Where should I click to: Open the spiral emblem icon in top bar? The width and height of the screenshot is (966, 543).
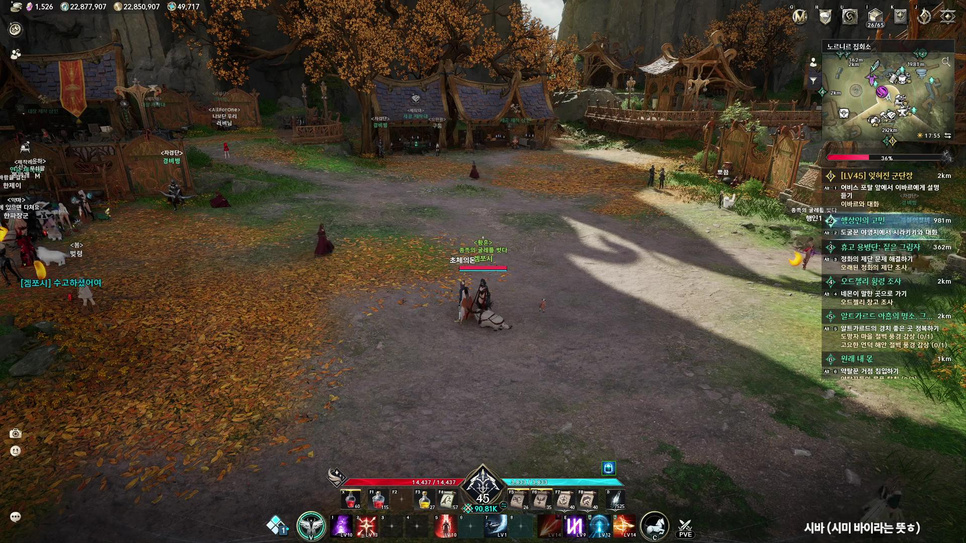click(849, 16)
